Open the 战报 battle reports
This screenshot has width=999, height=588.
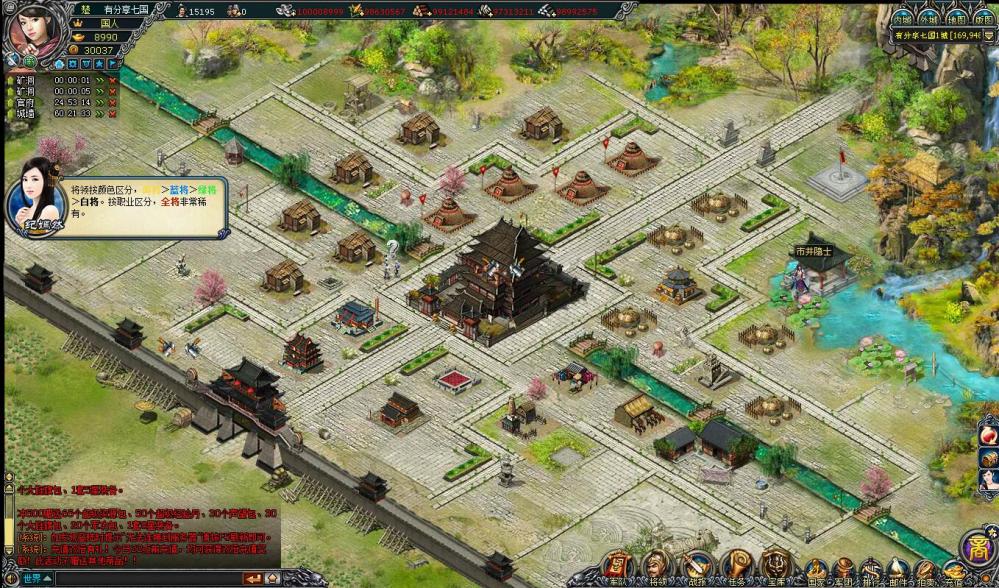[697, 567]
